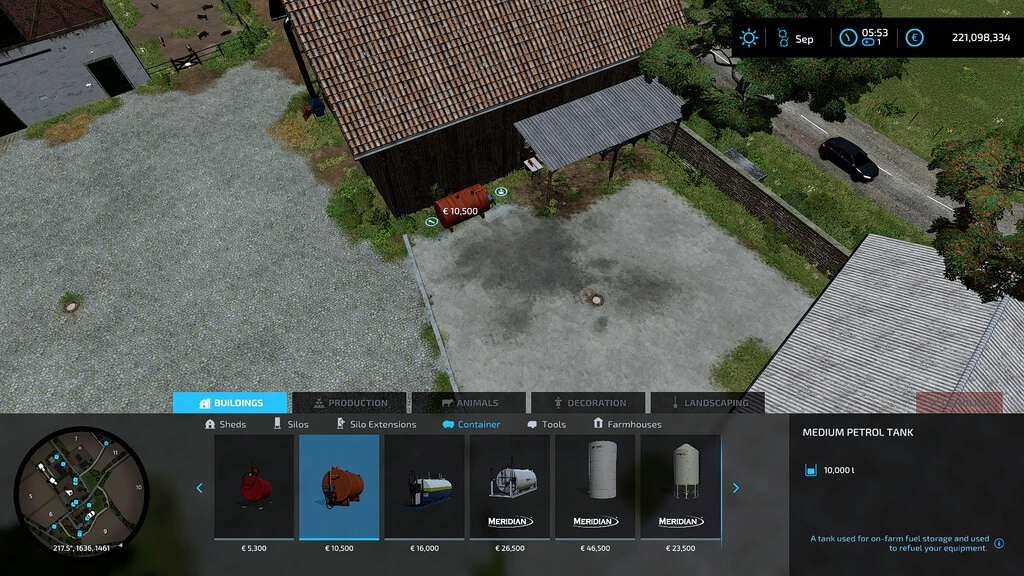Click the Buildings tab
1024x576 pixels.
[x=230, y=403]
